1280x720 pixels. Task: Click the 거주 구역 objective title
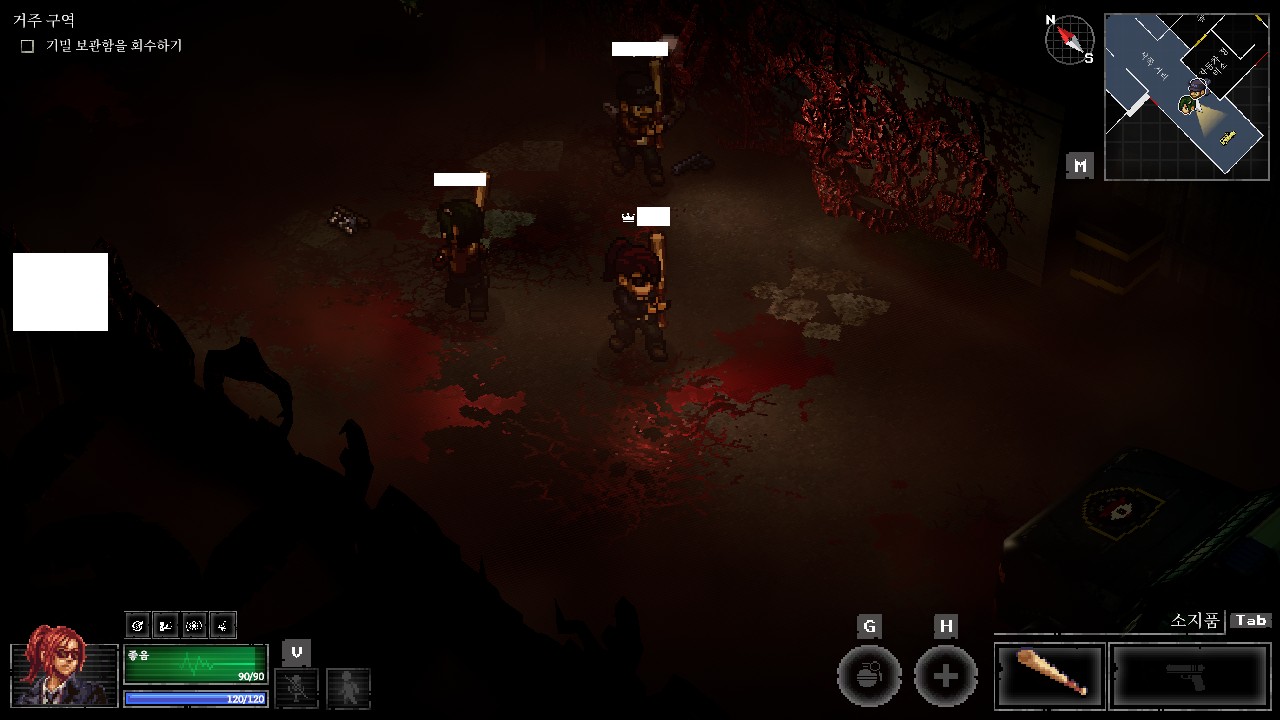(x=44, y=20)
